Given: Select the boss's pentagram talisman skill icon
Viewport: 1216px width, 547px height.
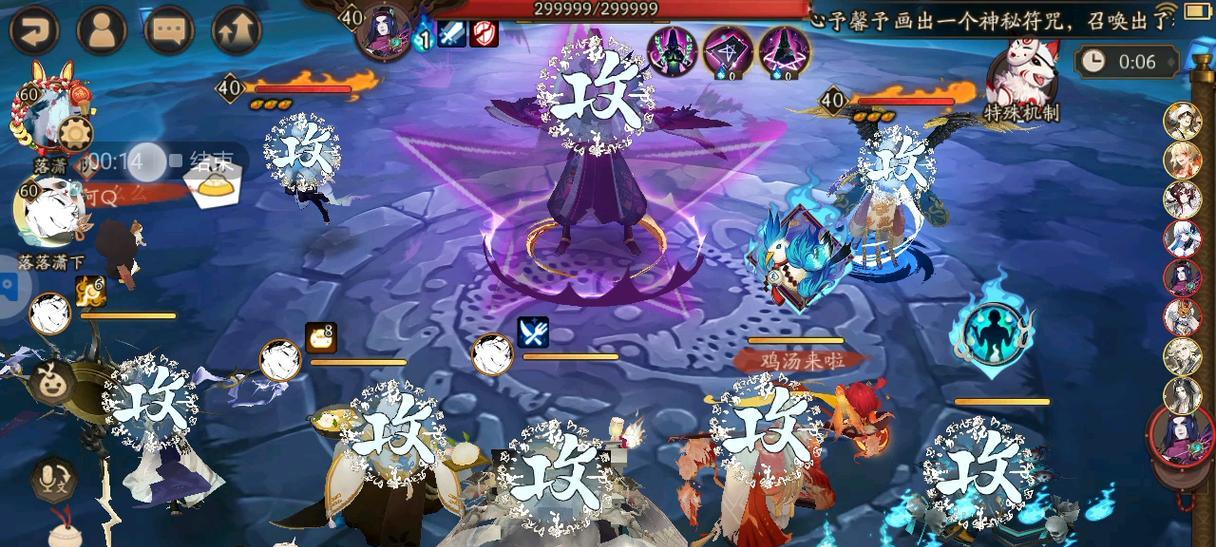Looking at the screenshot, I should [728, 48].
